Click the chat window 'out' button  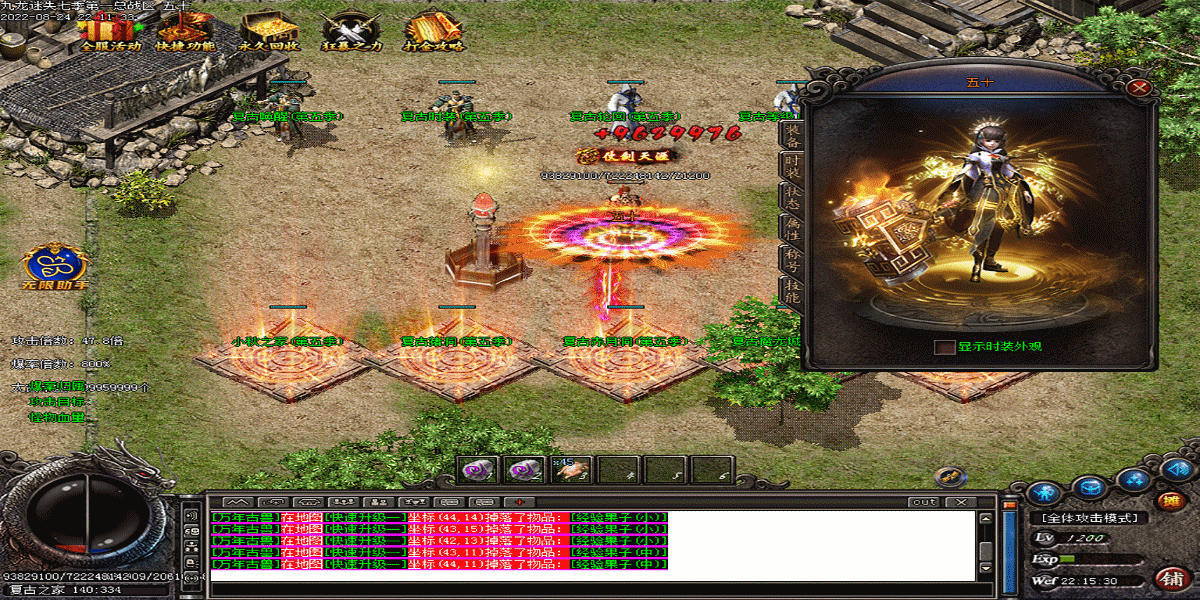click(x=924, y=501)
